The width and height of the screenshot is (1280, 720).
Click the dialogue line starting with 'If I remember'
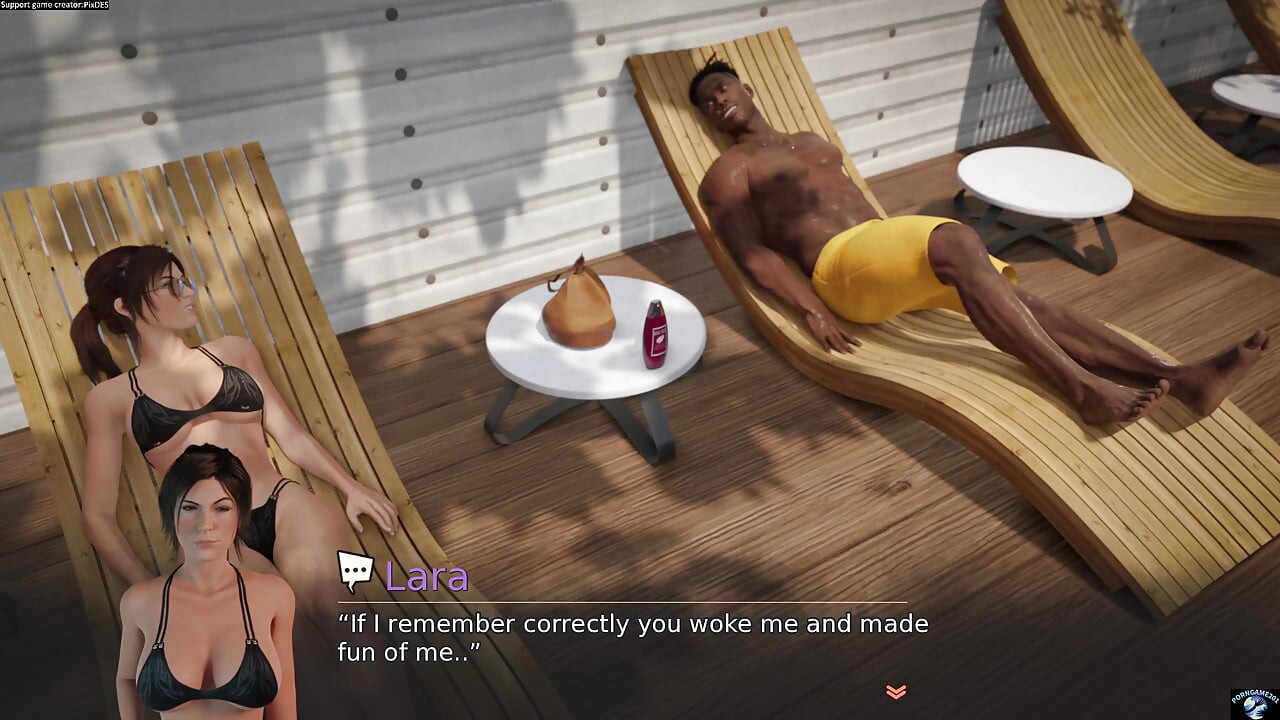coord(633,623)
